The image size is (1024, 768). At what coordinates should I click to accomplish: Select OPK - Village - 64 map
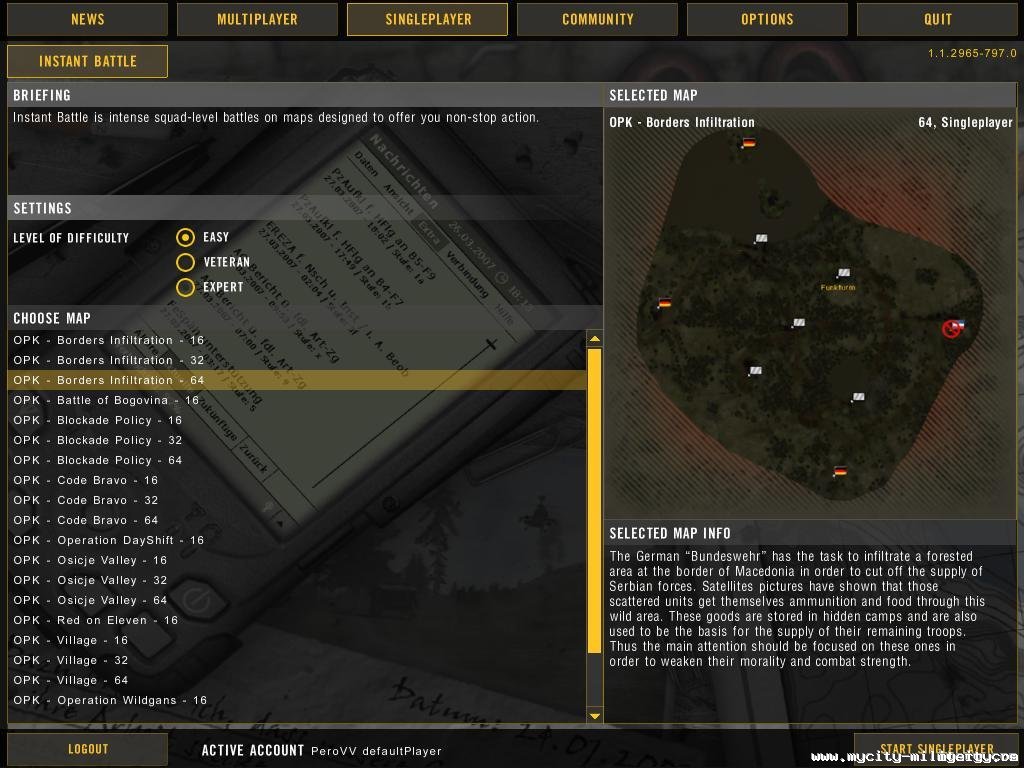70,680
